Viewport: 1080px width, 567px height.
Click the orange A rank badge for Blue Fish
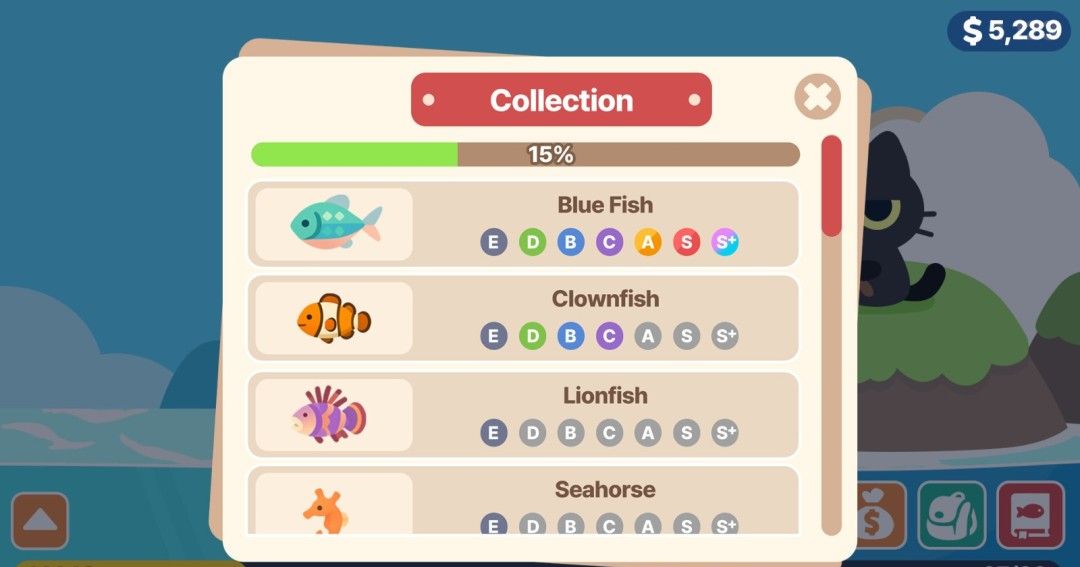pos(647,242)
